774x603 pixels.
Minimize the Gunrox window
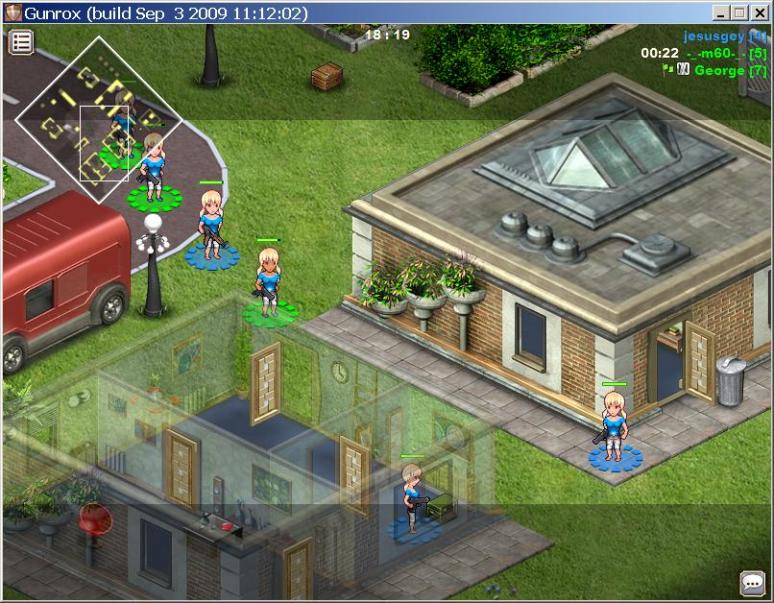[720, 13]
